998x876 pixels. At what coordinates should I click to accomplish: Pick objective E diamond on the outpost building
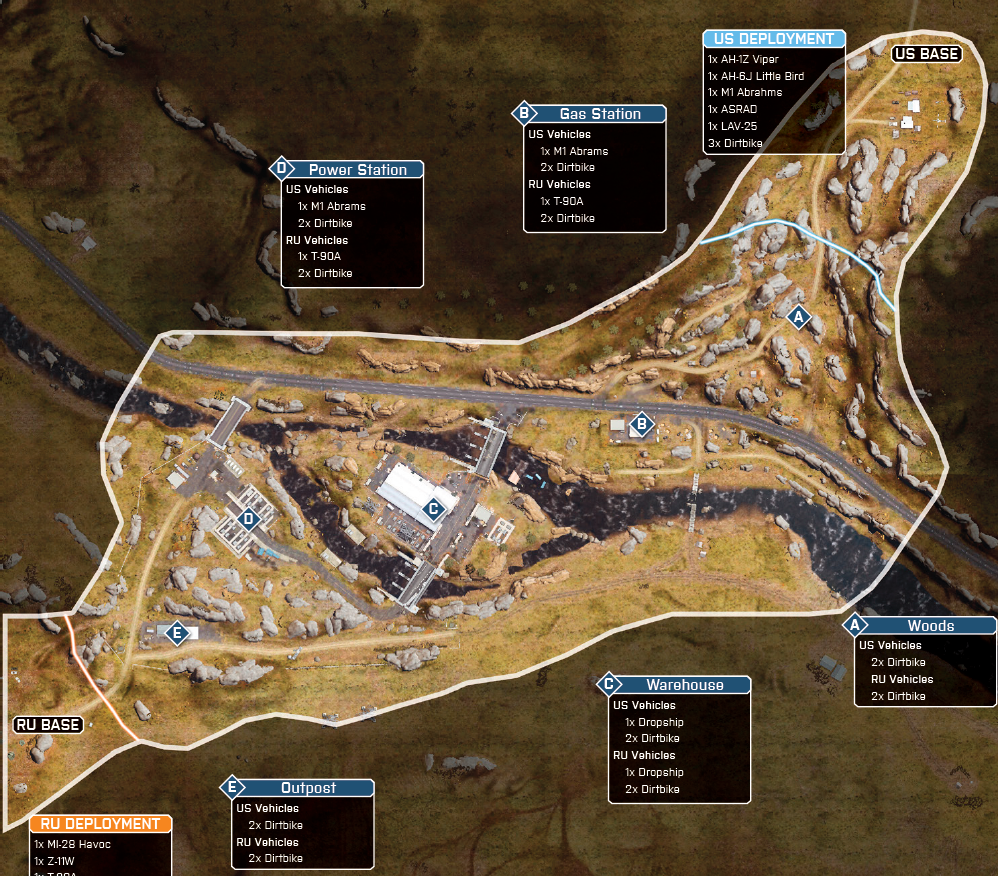tap(177, 634)
